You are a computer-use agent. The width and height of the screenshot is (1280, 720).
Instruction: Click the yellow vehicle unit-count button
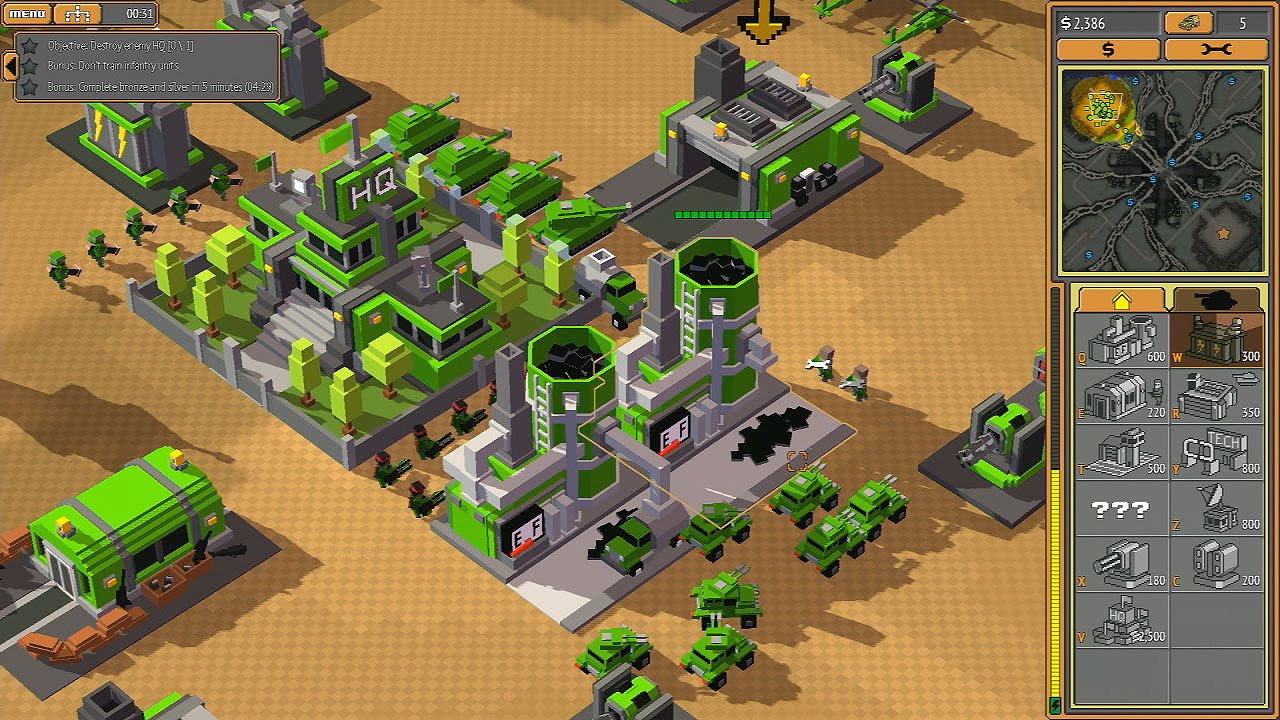tap(1190, 23)
